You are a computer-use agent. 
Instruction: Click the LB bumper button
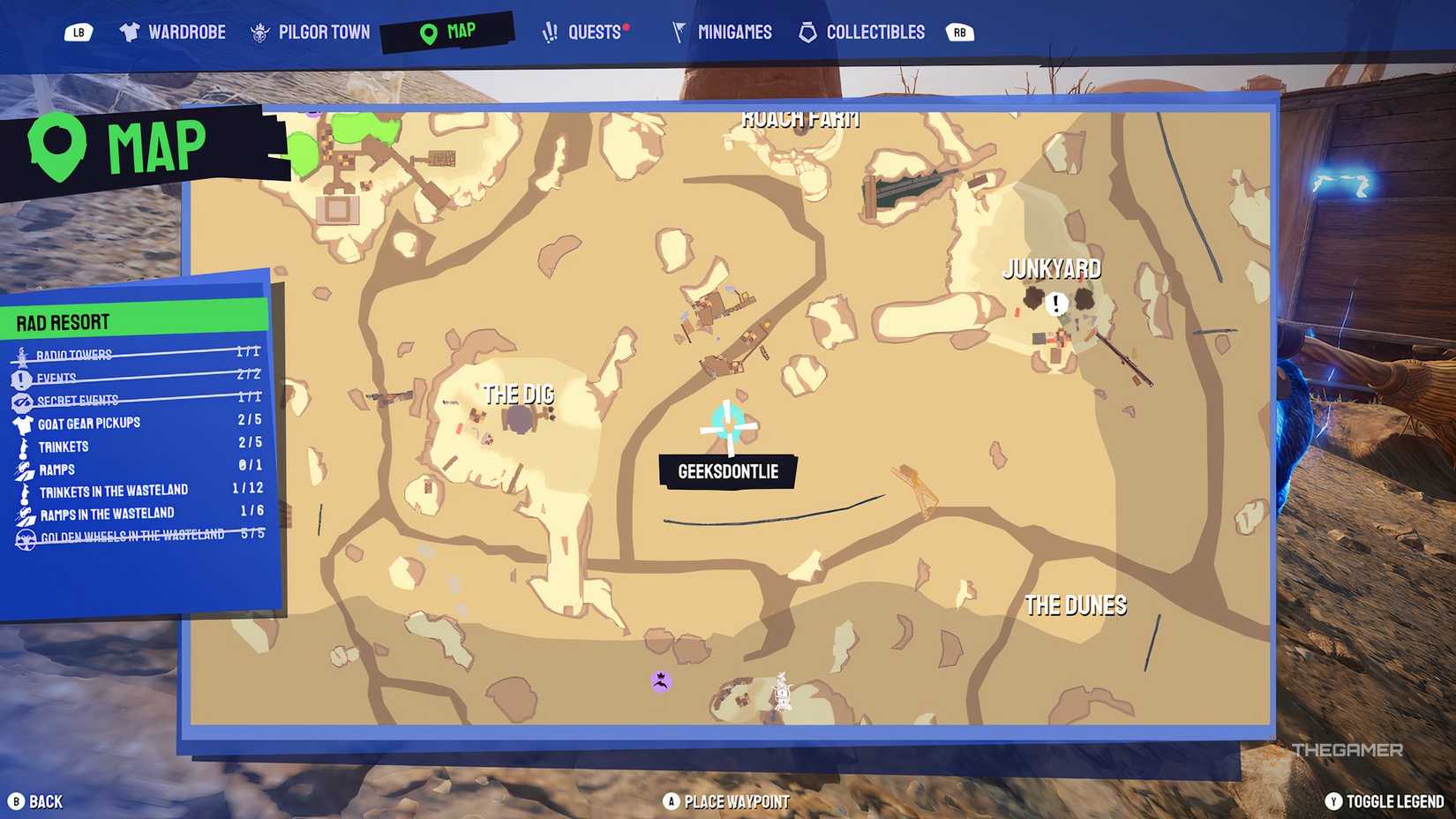point(79,31)
